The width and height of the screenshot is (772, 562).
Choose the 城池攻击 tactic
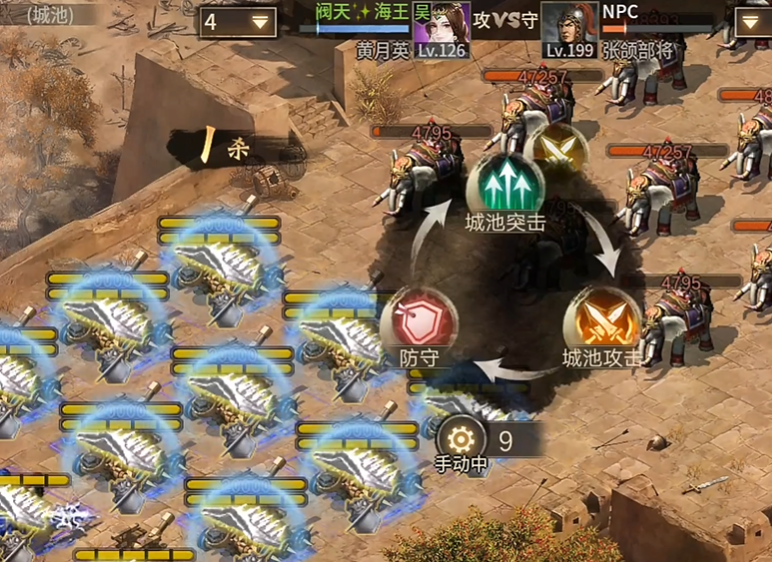602,320
